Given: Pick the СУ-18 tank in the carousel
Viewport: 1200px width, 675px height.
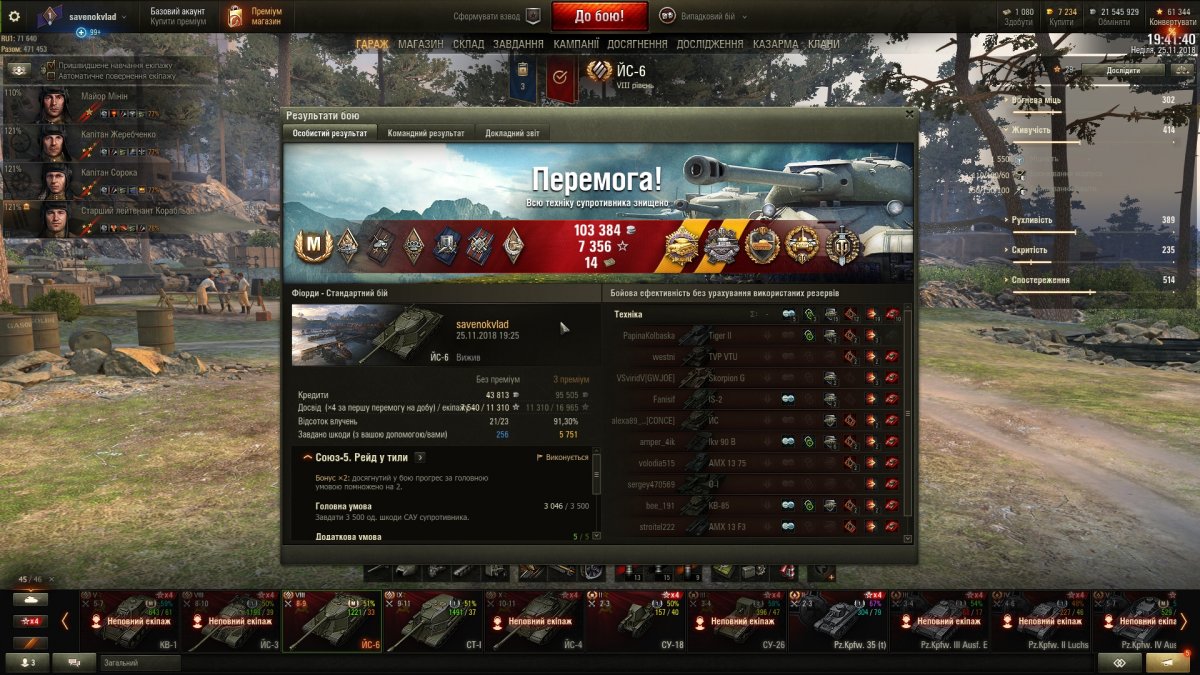Looking at the screenshot, I should click(x=636, y=621).
